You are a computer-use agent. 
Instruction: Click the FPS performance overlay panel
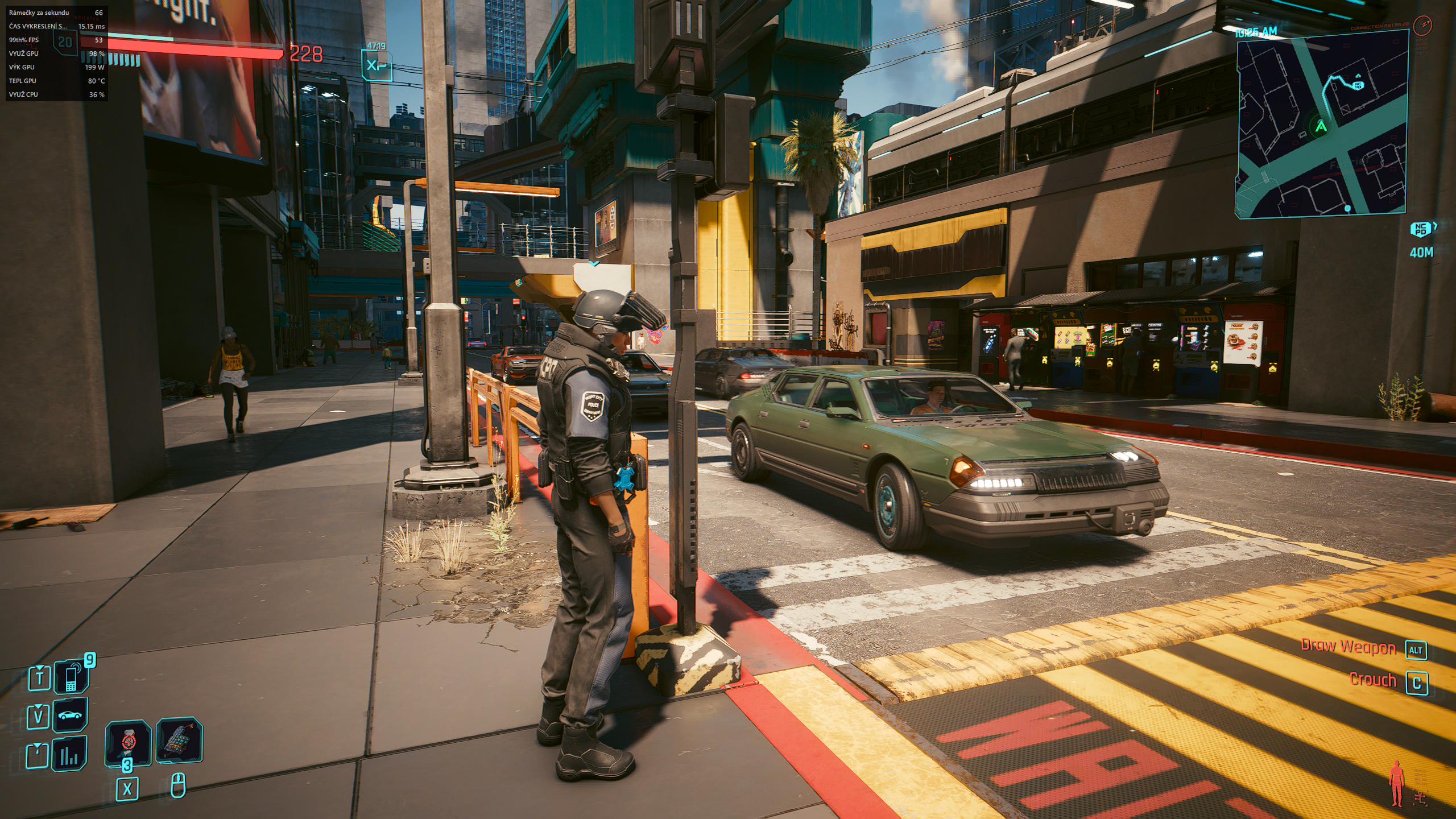pyautogui.click(x=56, y=53)
